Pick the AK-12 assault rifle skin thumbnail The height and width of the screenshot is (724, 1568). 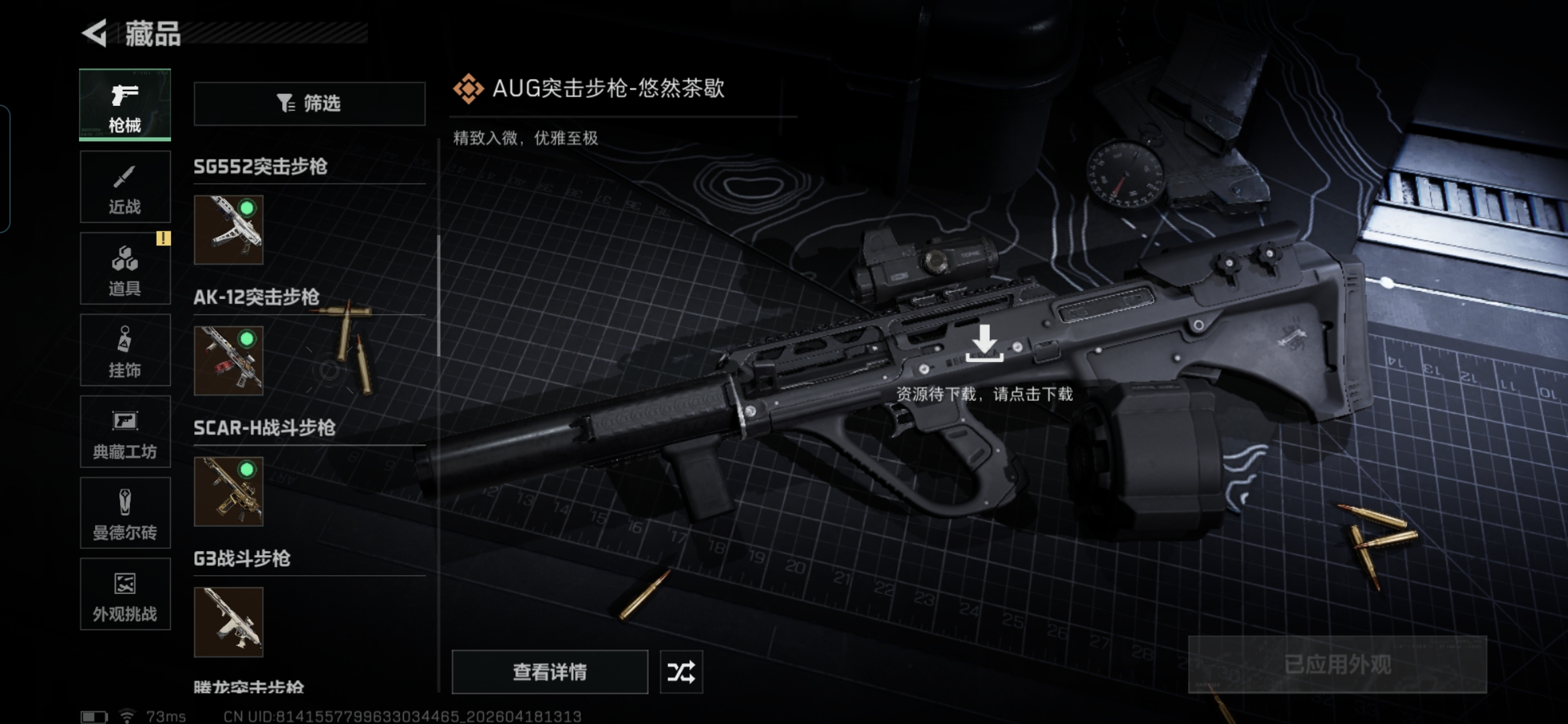(x=228, y=361)
